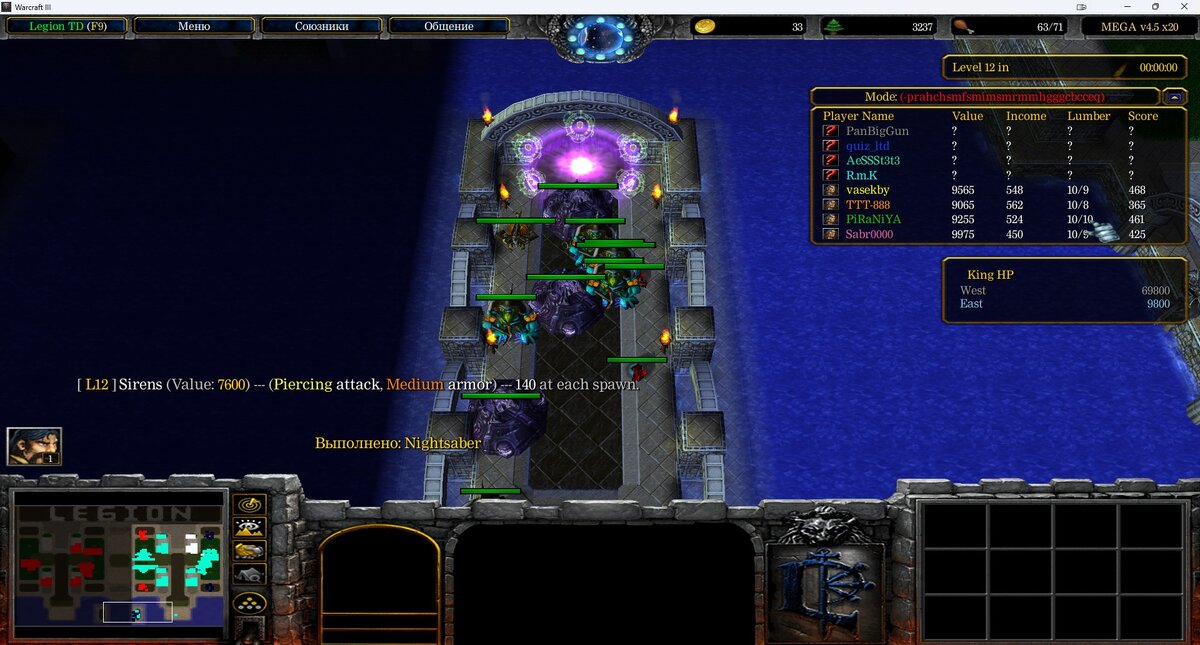The image size is (1200, 645).
Task: Click the gold resource indicator
Action: (x=706, y=27)
